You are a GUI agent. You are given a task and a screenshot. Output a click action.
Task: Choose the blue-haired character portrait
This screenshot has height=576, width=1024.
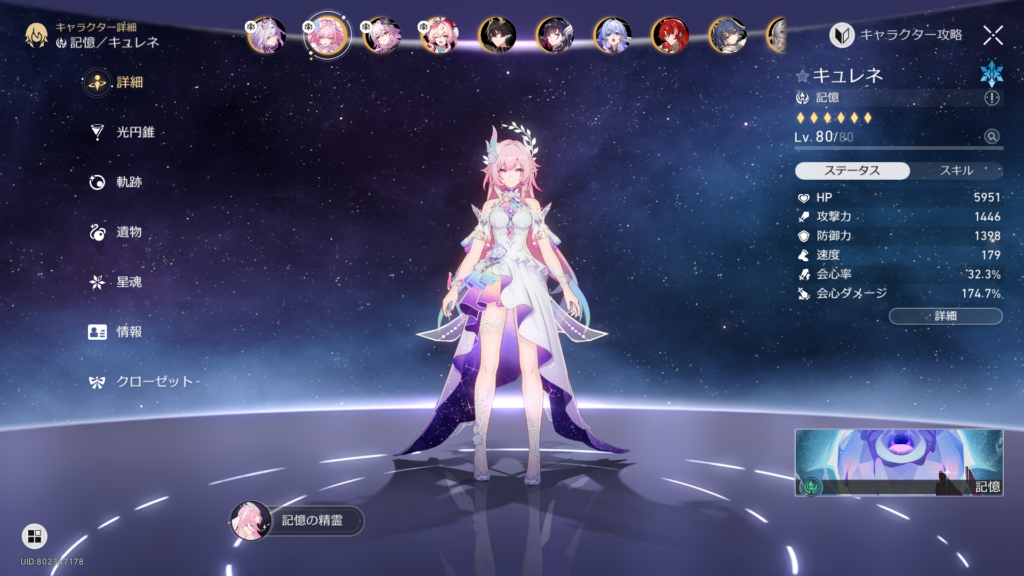coord(612,35)
